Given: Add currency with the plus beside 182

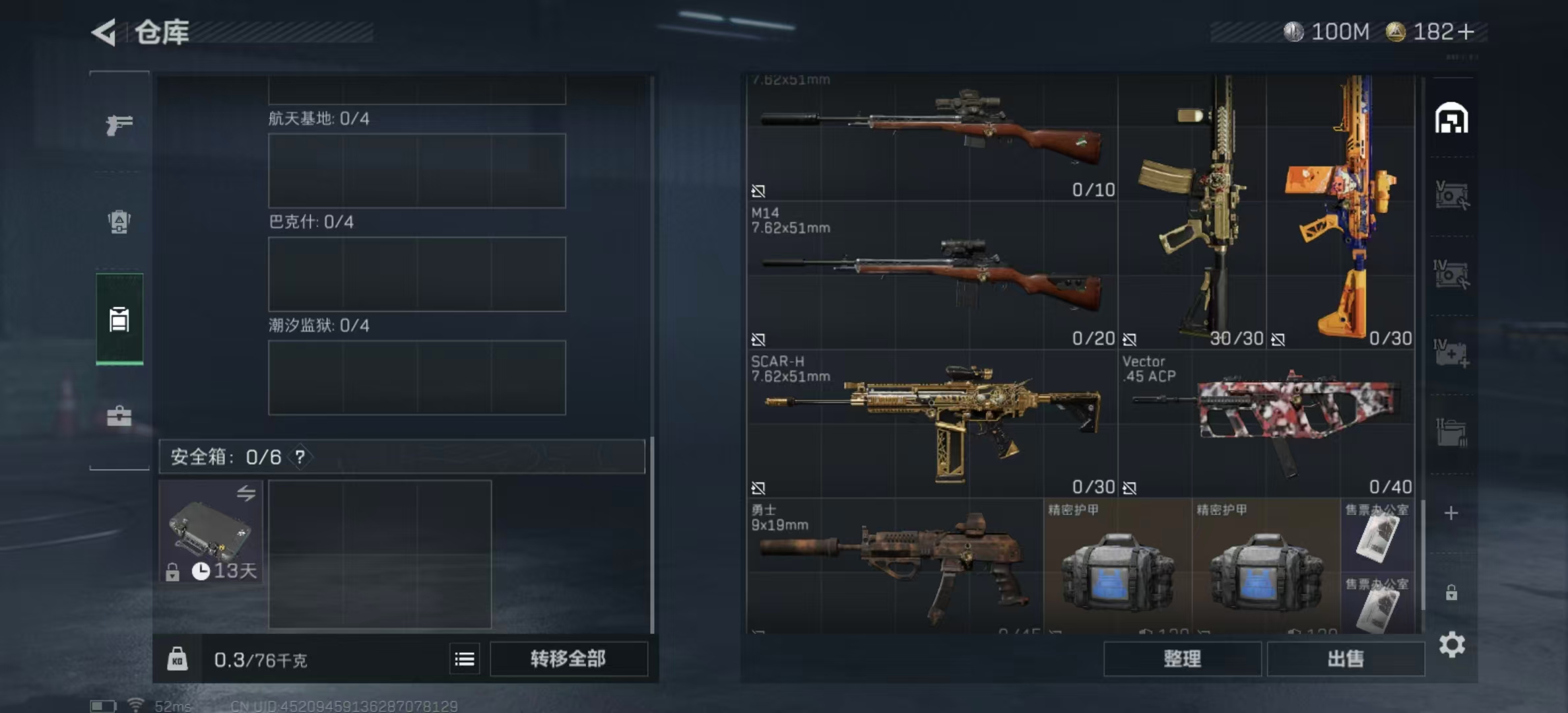Looking at the screenshot, I should [x=1466, y=32].
